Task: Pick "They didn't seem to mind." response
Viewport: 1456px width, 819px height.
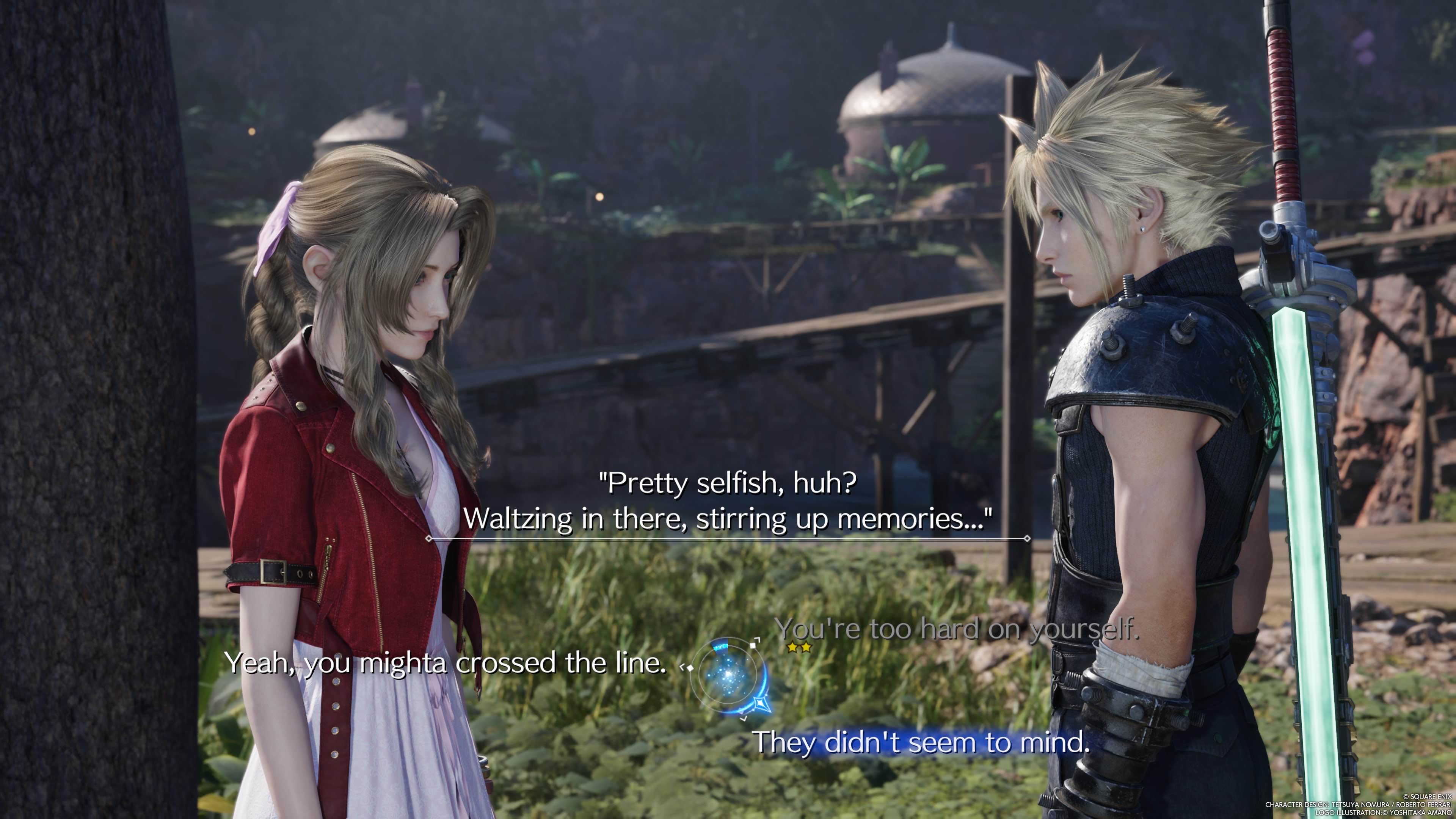Action: pyautogui.click(x=921, y=742)
